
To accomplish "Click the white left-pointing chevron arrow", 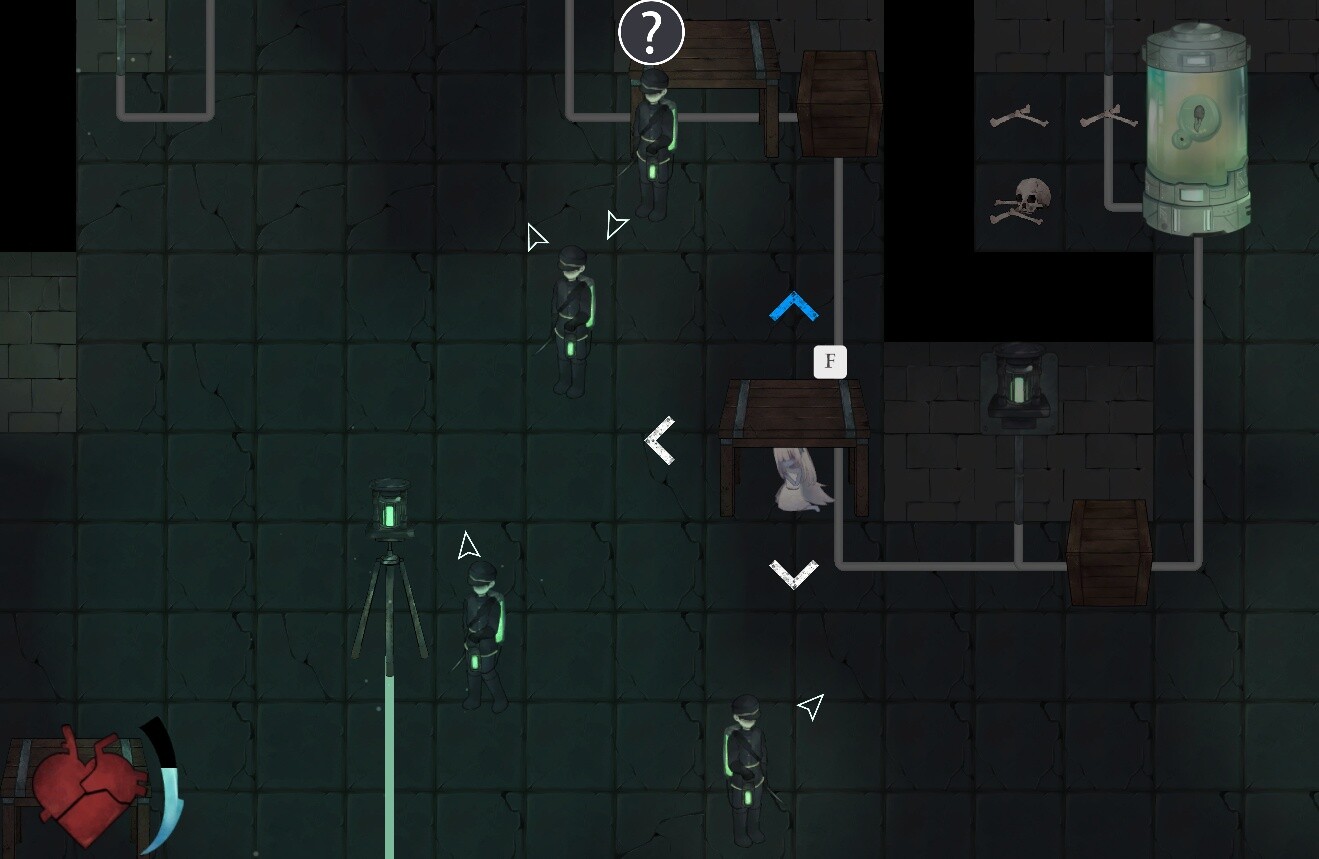I will click(660, 438).
